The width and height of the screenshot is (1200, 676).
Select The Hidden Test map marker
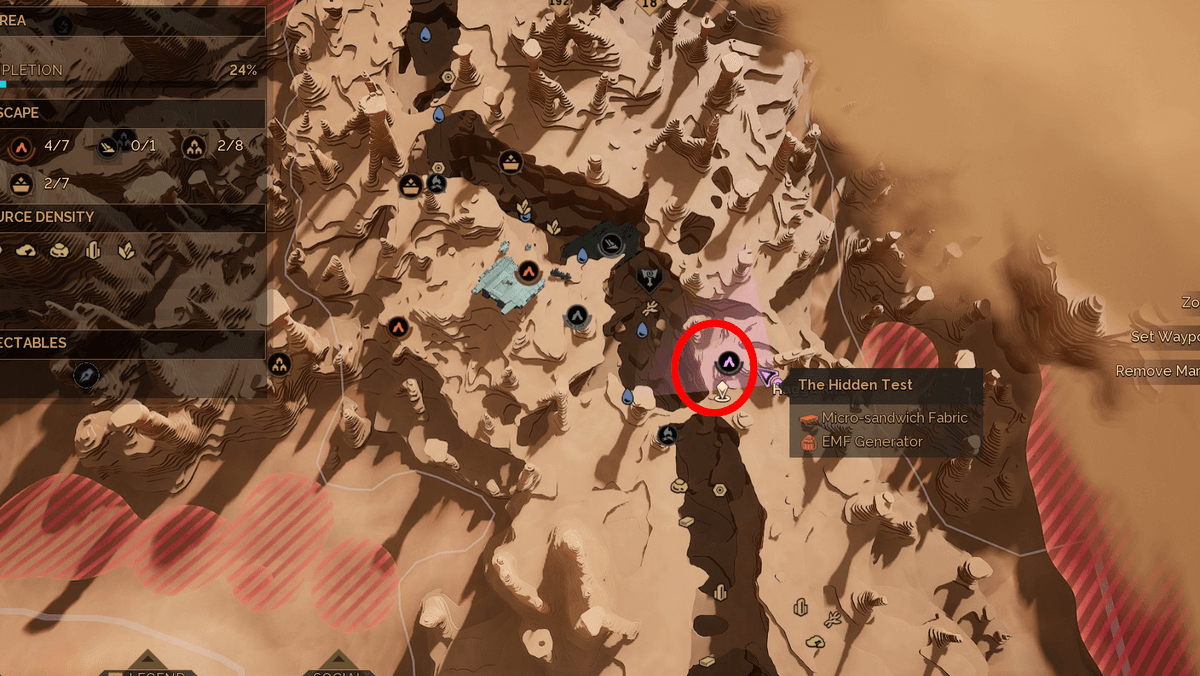click(x=729, y=361)
